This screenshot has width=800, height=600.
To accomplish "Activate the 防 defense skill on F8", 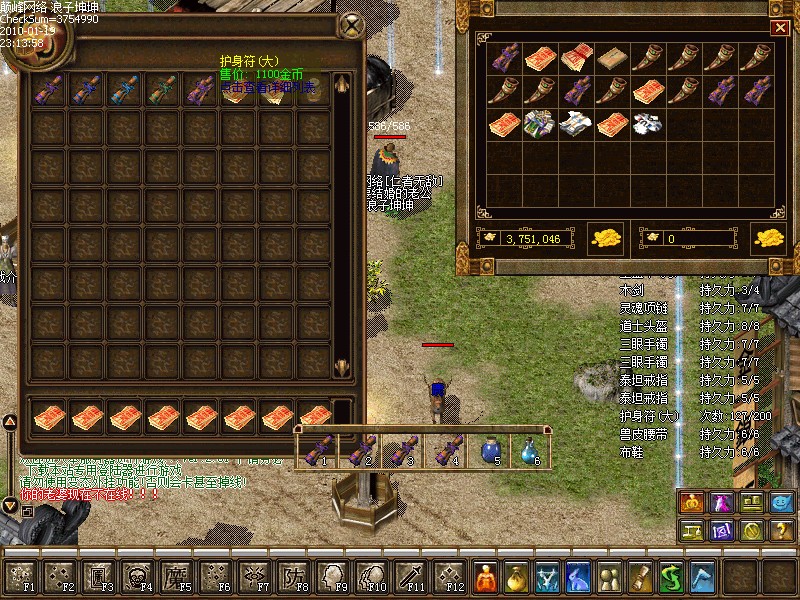I will (x=293, y=577).
